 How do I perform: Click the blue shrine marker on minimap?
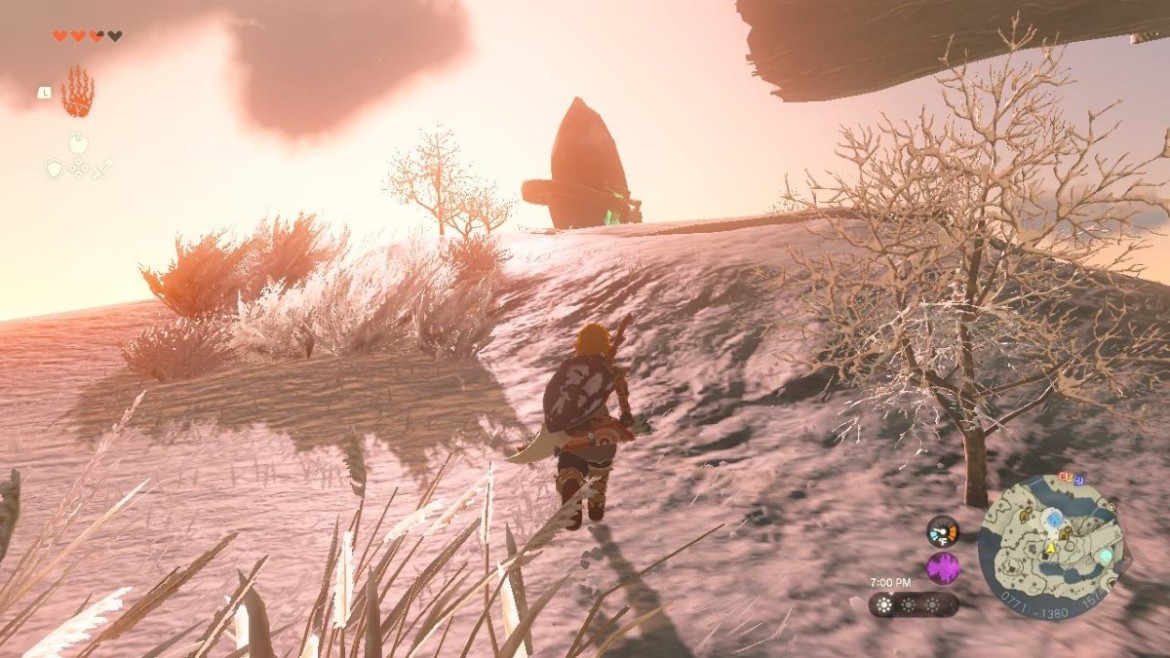(x=1053, y=518)
